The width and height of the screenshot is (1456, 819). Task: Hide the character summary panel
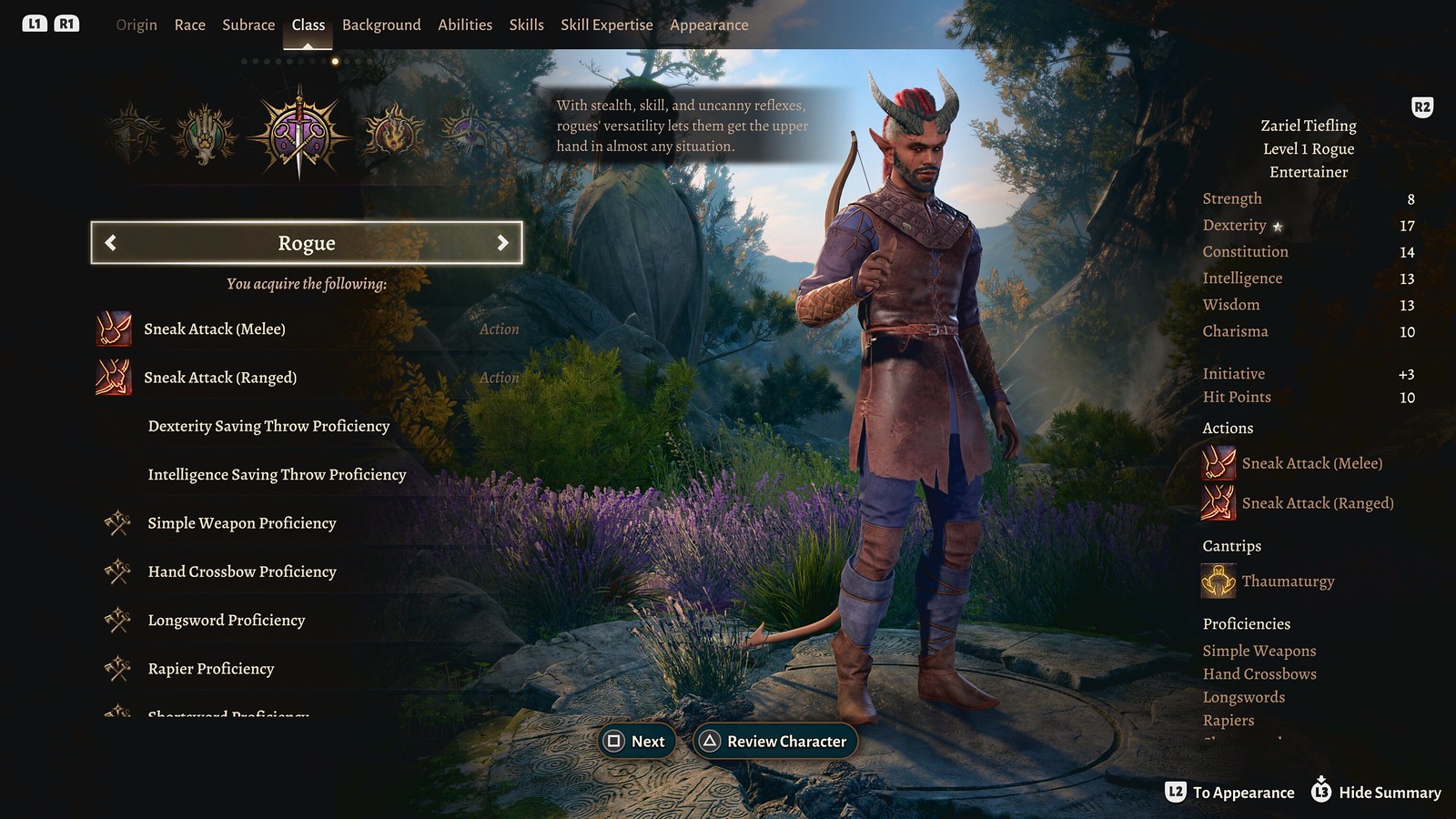[1376, 793]
